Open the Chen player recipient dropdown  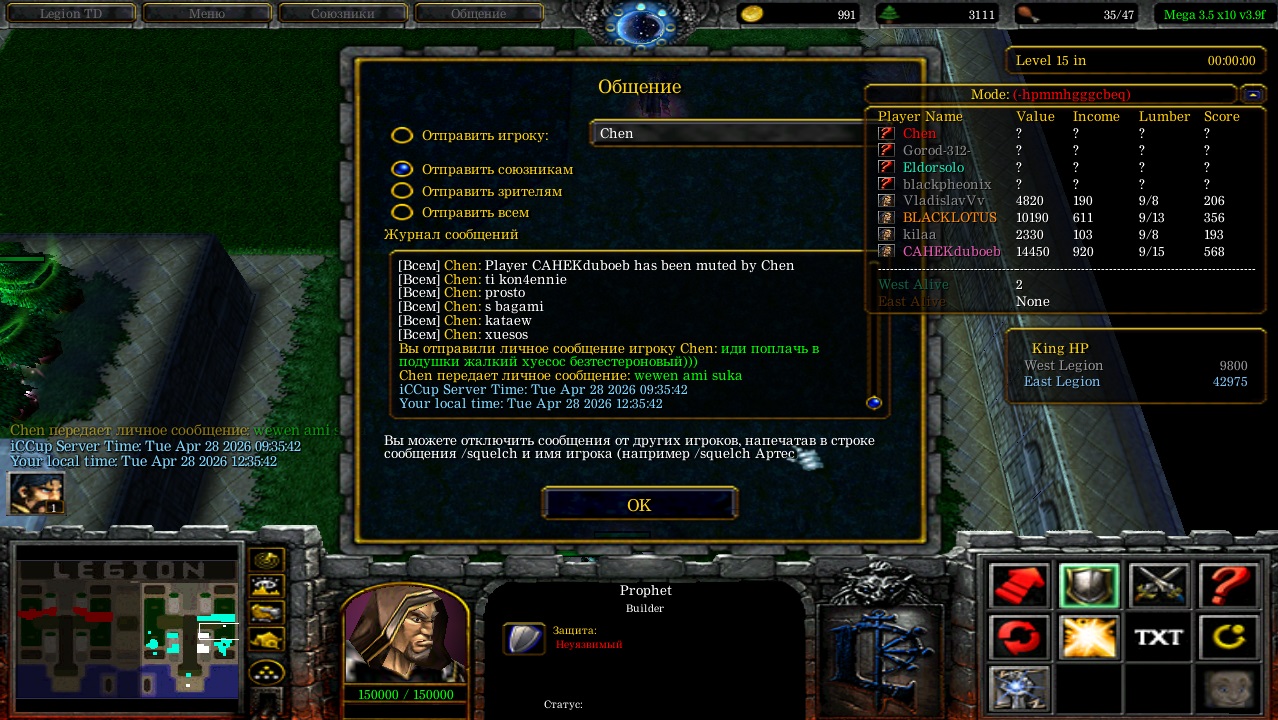point(730,133)
